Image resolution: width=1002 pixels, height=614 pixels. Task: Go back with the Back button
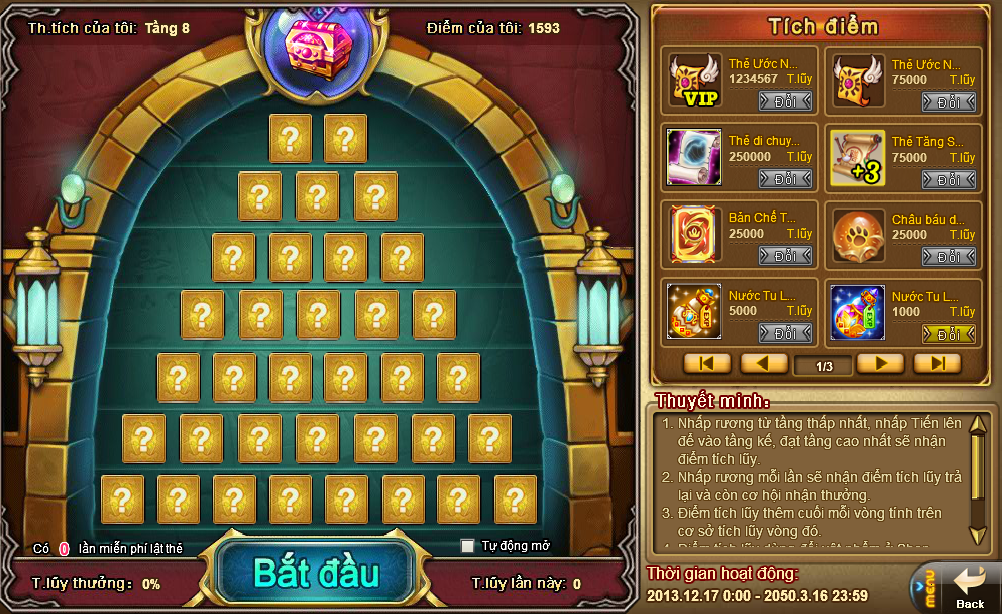968,589
